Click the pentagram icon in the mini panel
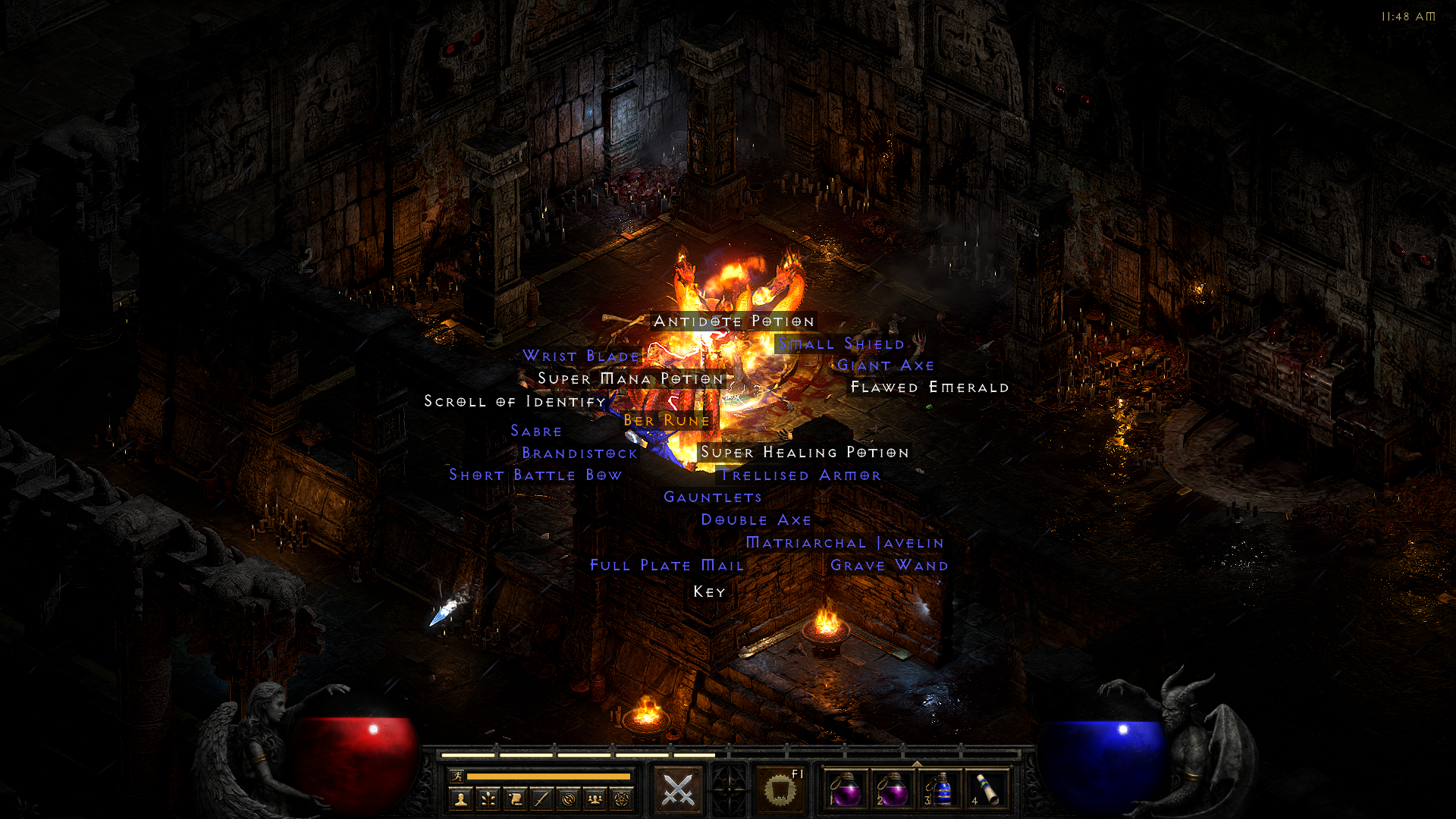 click(x=622, y=797)
